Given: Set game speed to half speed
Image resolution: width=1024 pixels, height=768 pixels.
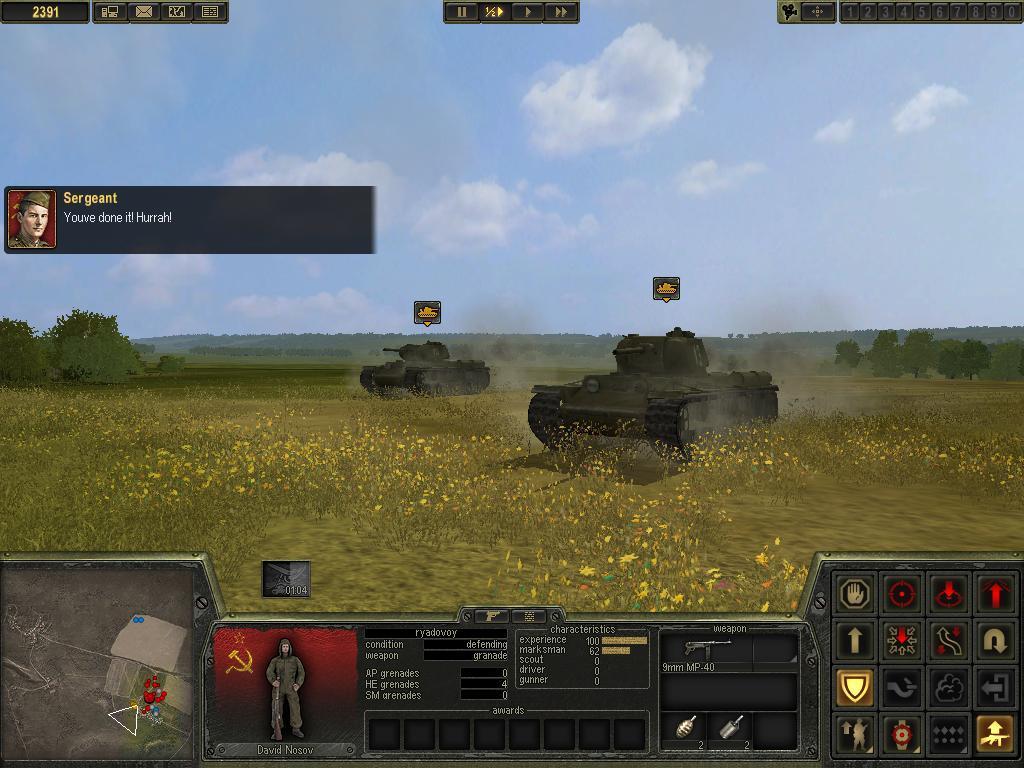Looking at the screenshot, I should pyautogui.click(x=494, y=12).
